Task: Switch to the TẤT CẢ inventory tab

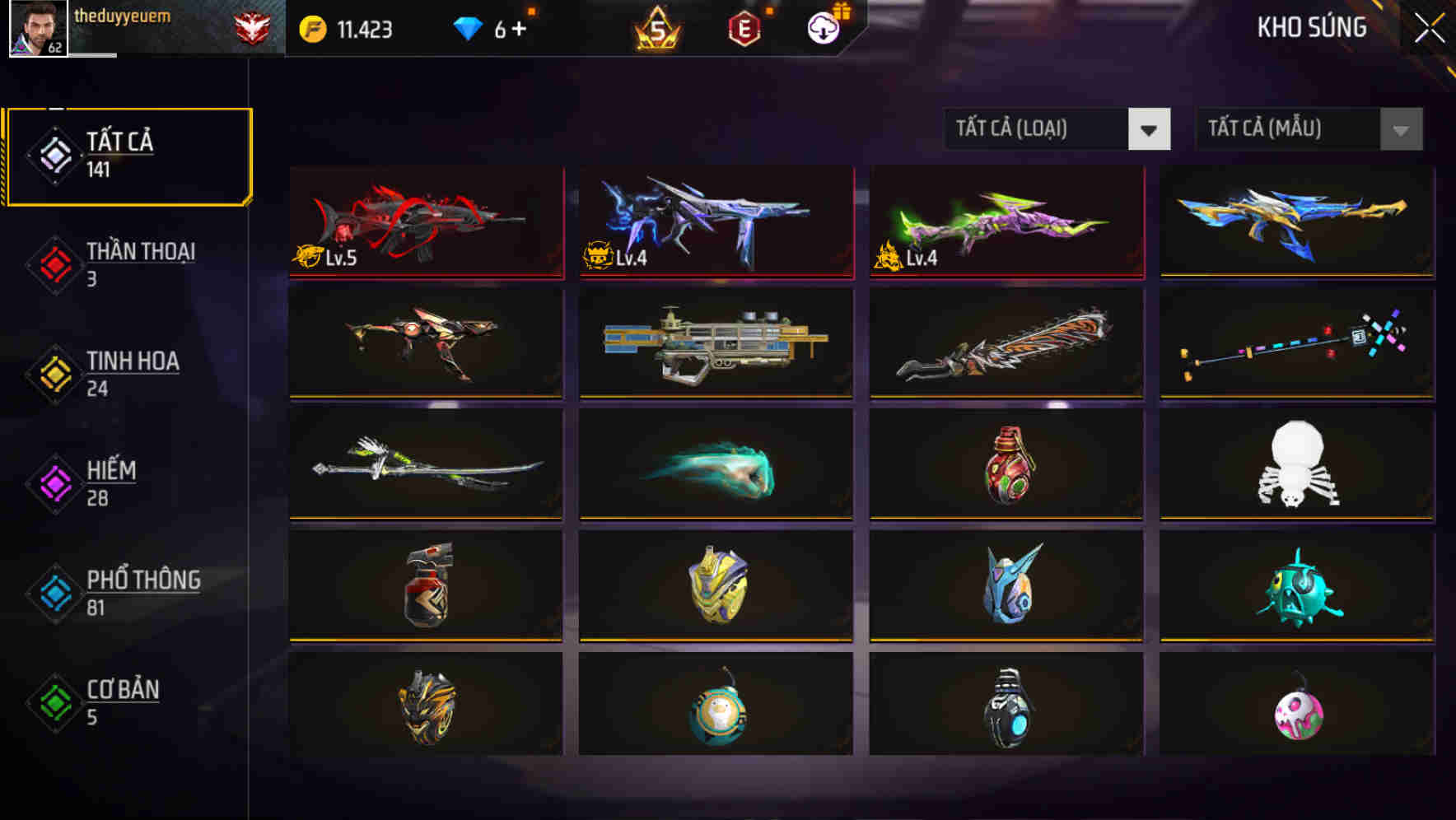Action: coord(128,155)
